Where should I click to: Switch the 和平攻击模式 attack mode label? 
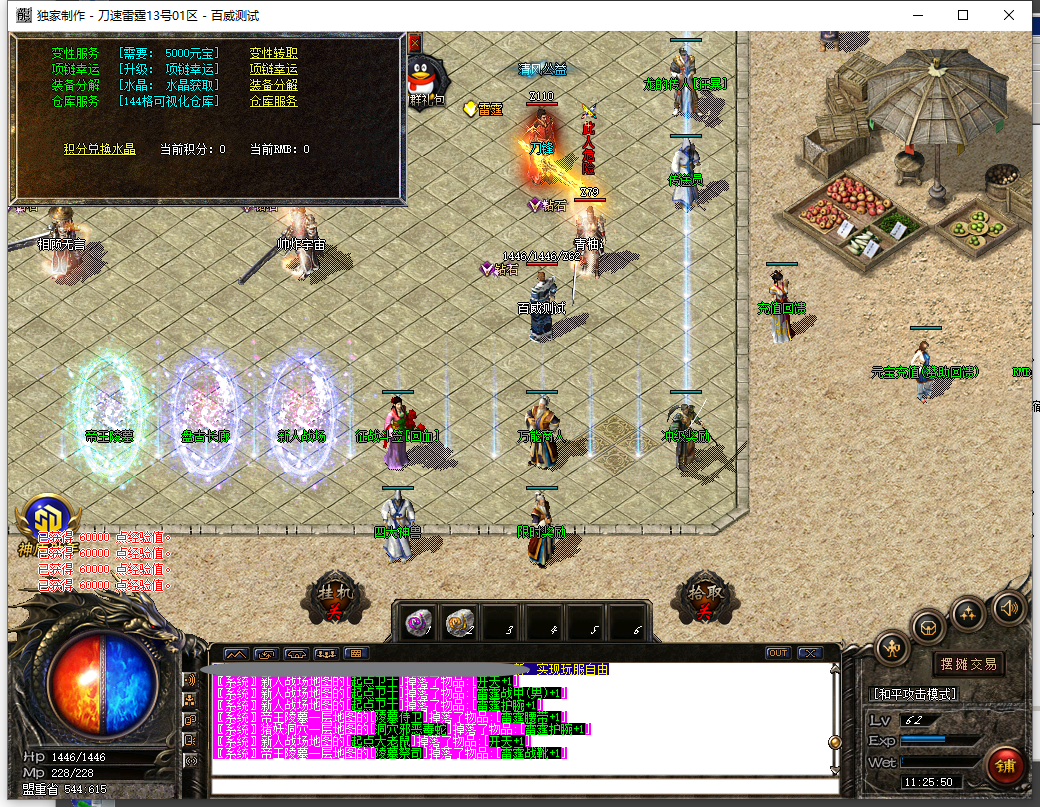(914, 694)
